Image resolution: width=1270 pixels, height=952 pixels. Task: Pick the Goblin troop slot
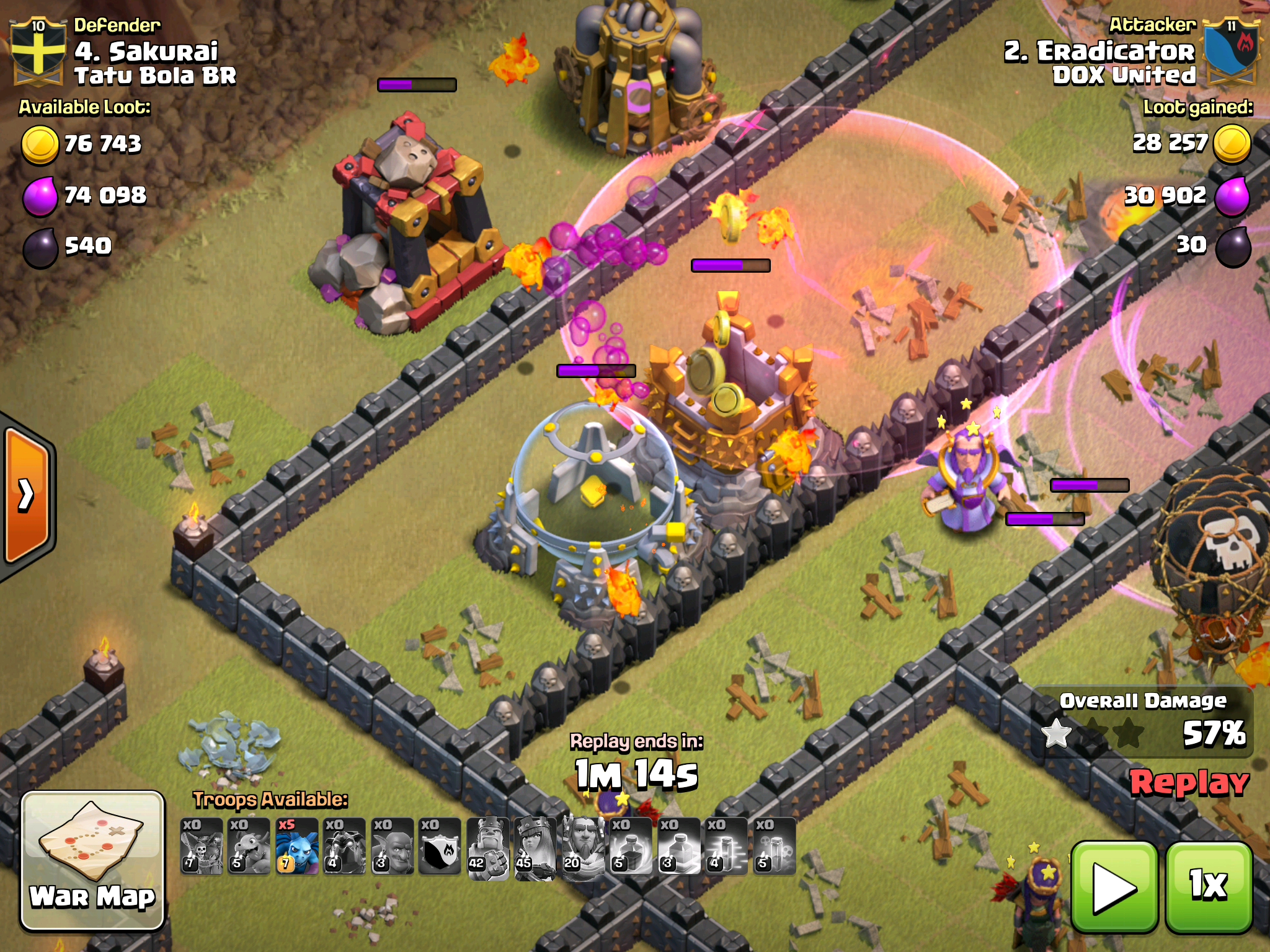tap(393, 846)
